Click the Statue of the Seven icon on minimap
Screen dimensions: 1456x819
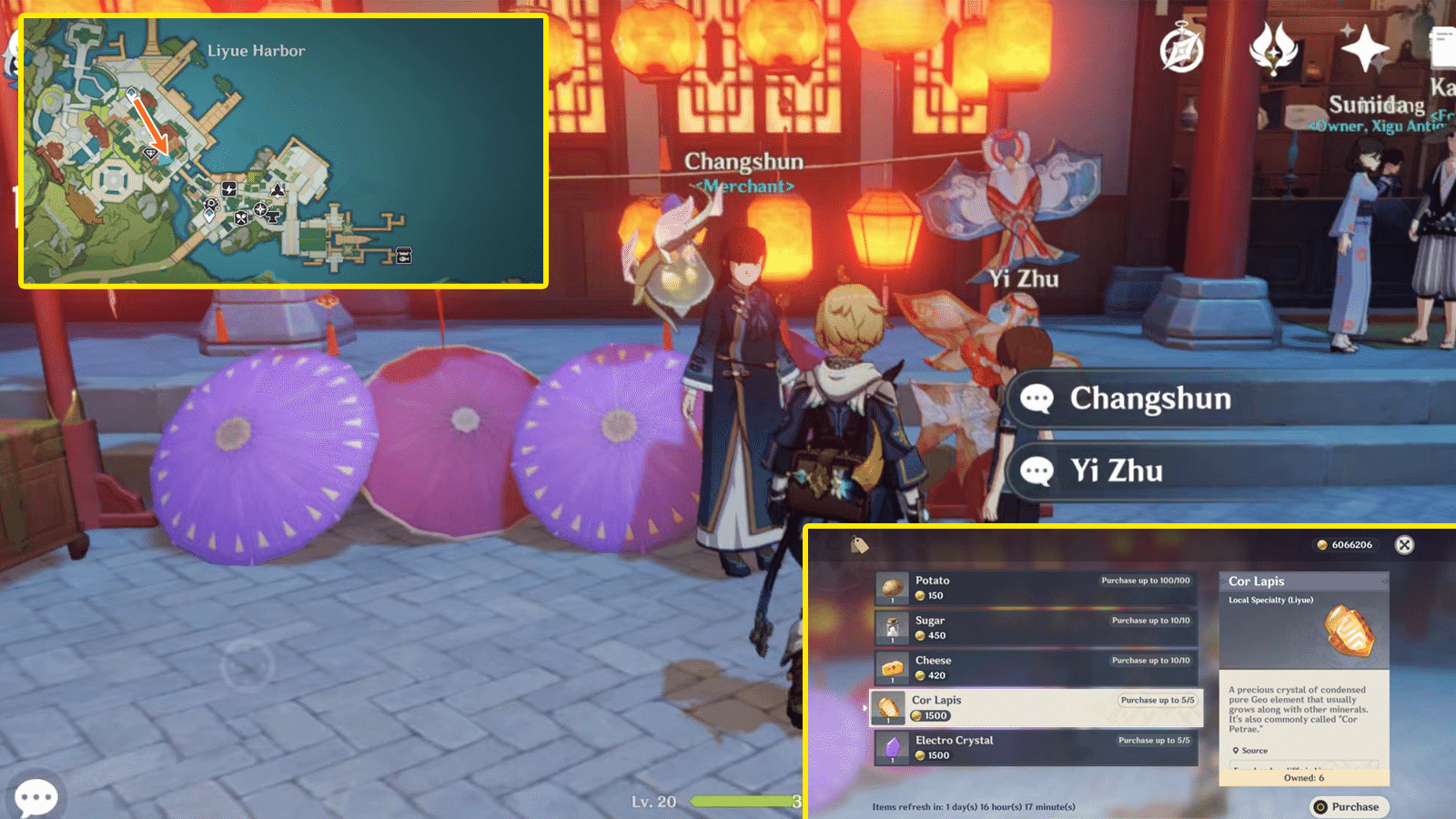(278, 191)
